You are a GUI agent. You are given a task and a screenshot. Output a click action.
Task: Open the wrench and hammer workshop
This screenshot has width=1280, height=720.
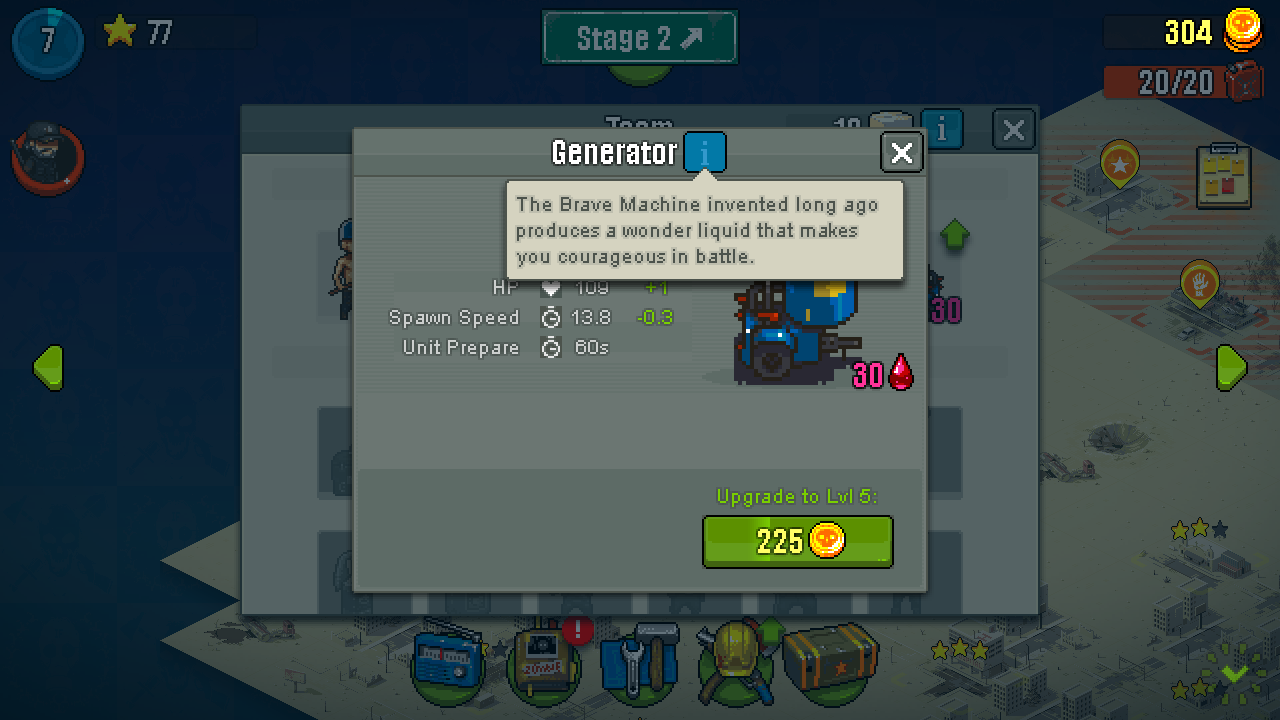(637, 664)
